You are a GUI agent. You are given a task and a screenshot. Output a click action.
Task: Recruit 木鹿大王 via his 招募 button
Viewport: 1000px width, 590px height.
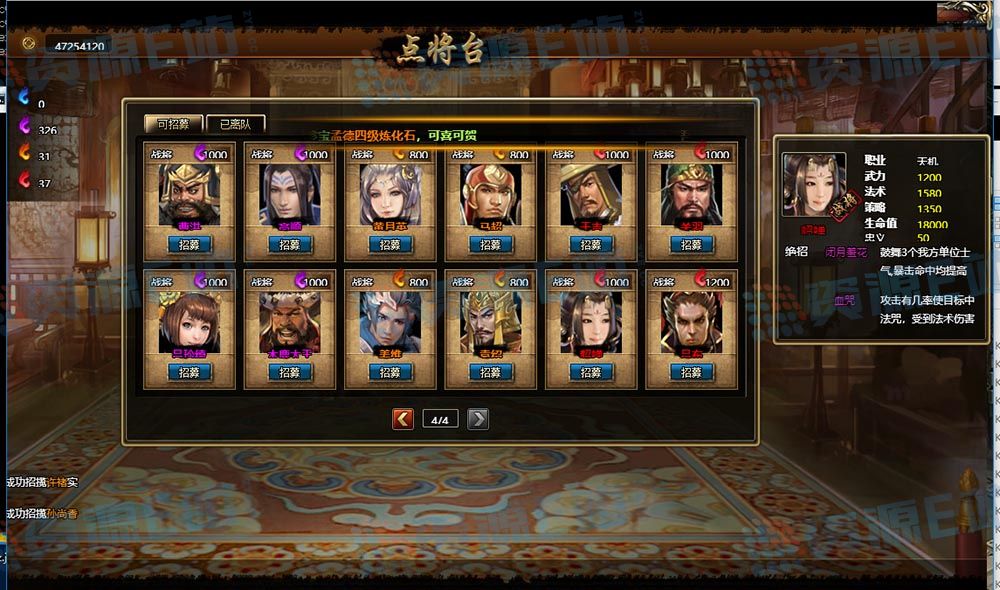click(290, 372)
